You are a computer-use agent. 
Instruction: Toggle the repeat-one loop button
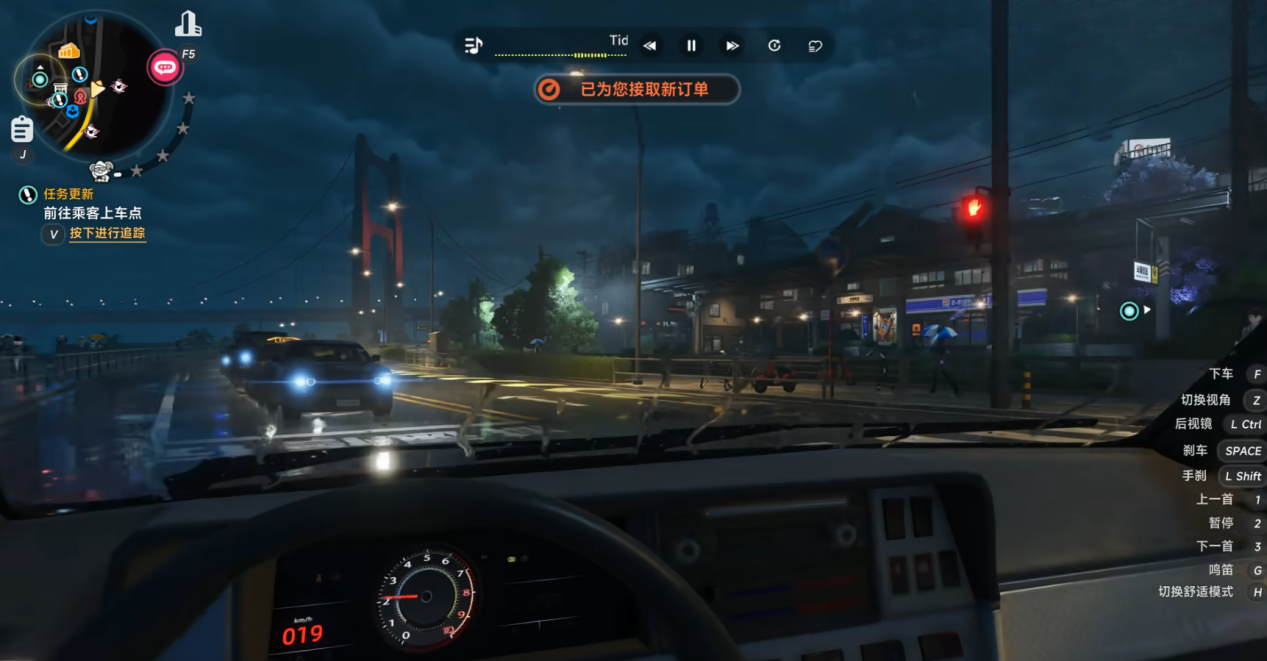coord(774,45)
